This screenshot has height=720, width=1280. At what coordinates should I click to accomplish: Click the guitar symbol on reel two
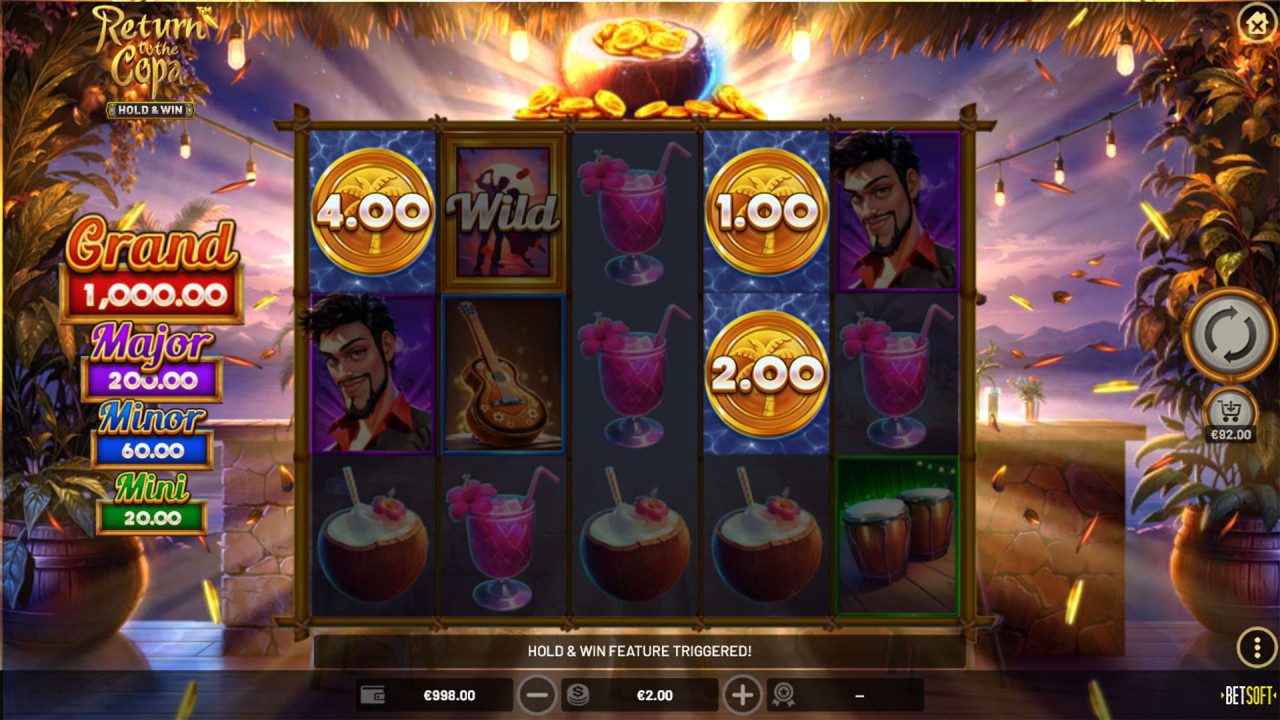(x=505, y=375)
